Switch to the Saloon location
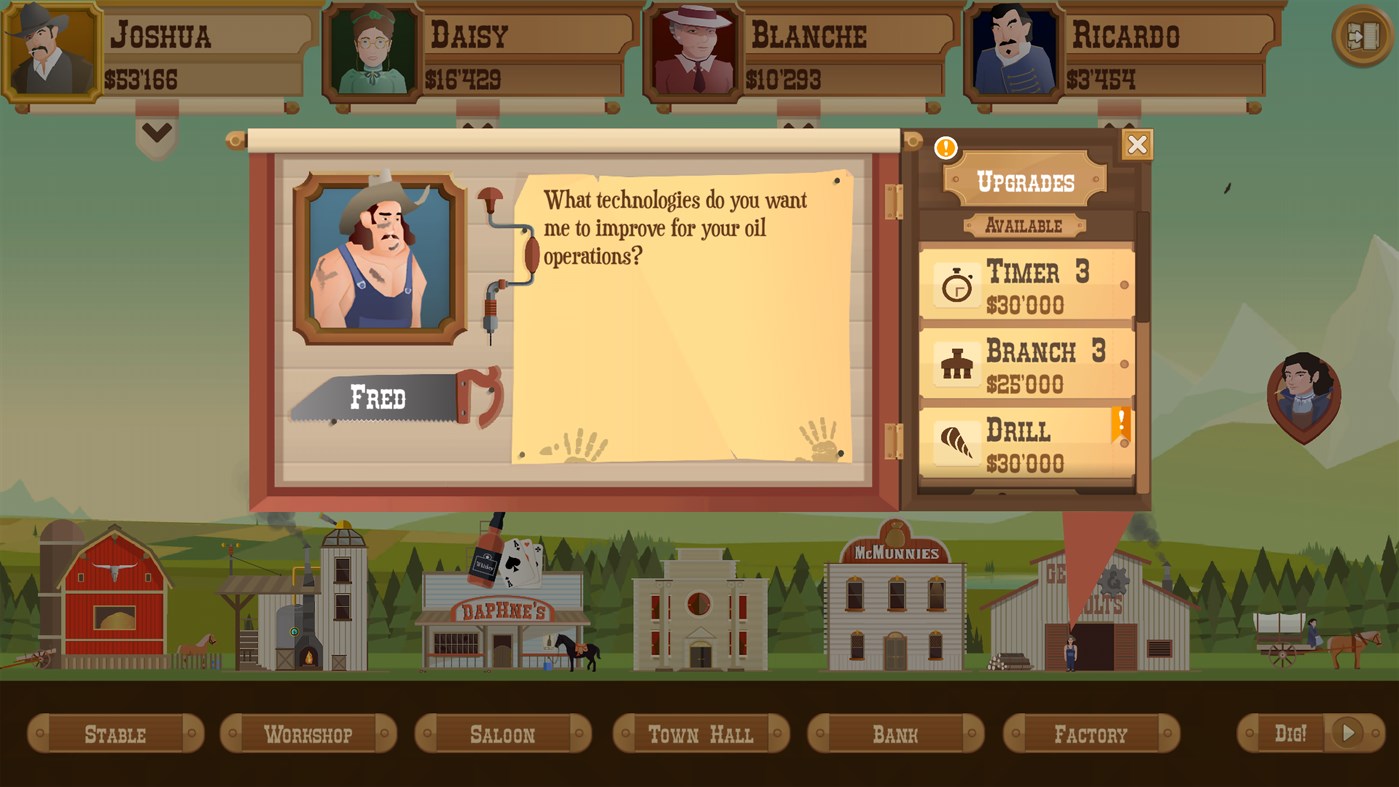Screen dimensions: 1399x787 click(502, 733)
